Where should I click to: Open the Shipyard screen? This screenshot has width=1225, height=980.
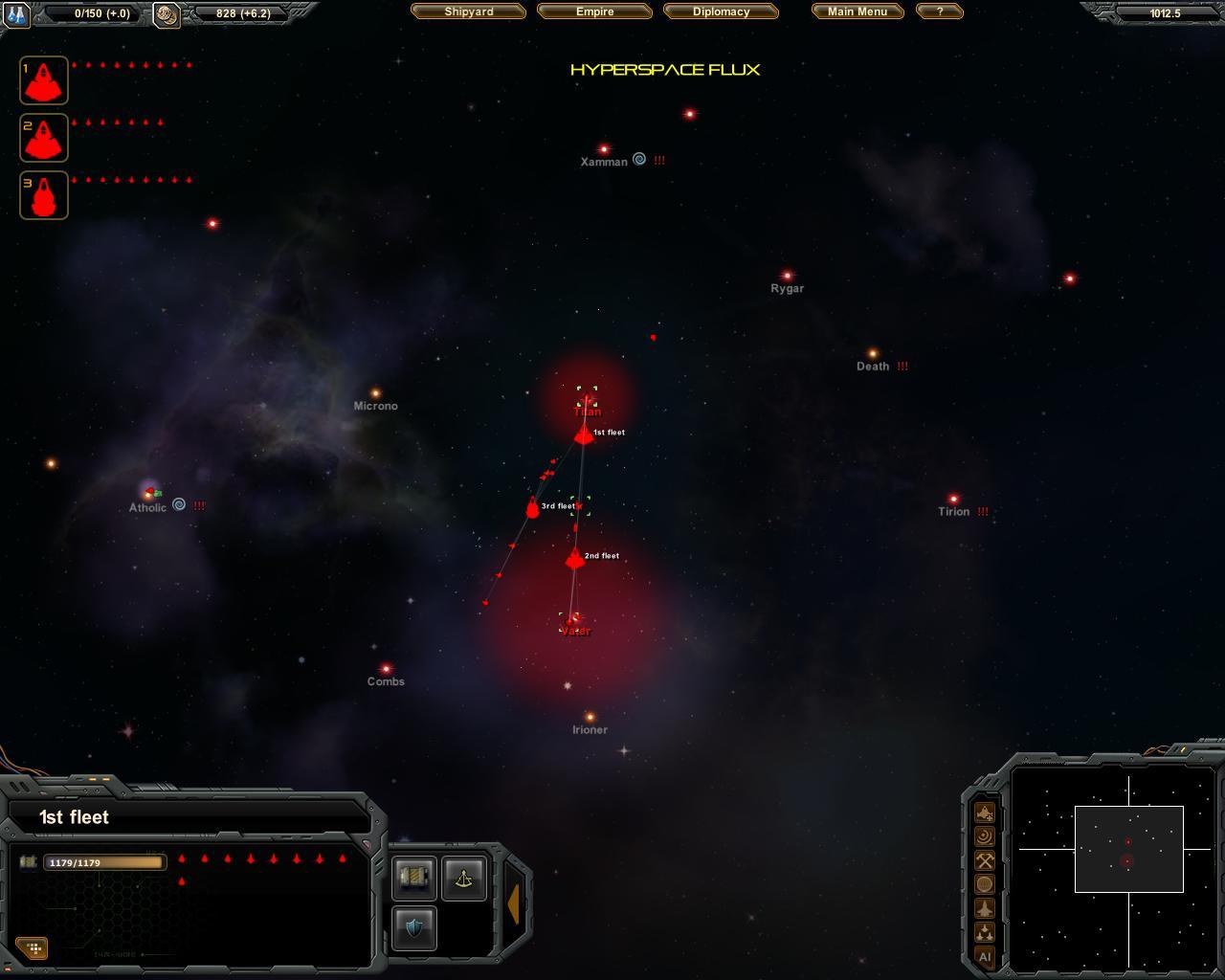pos(468,11)
